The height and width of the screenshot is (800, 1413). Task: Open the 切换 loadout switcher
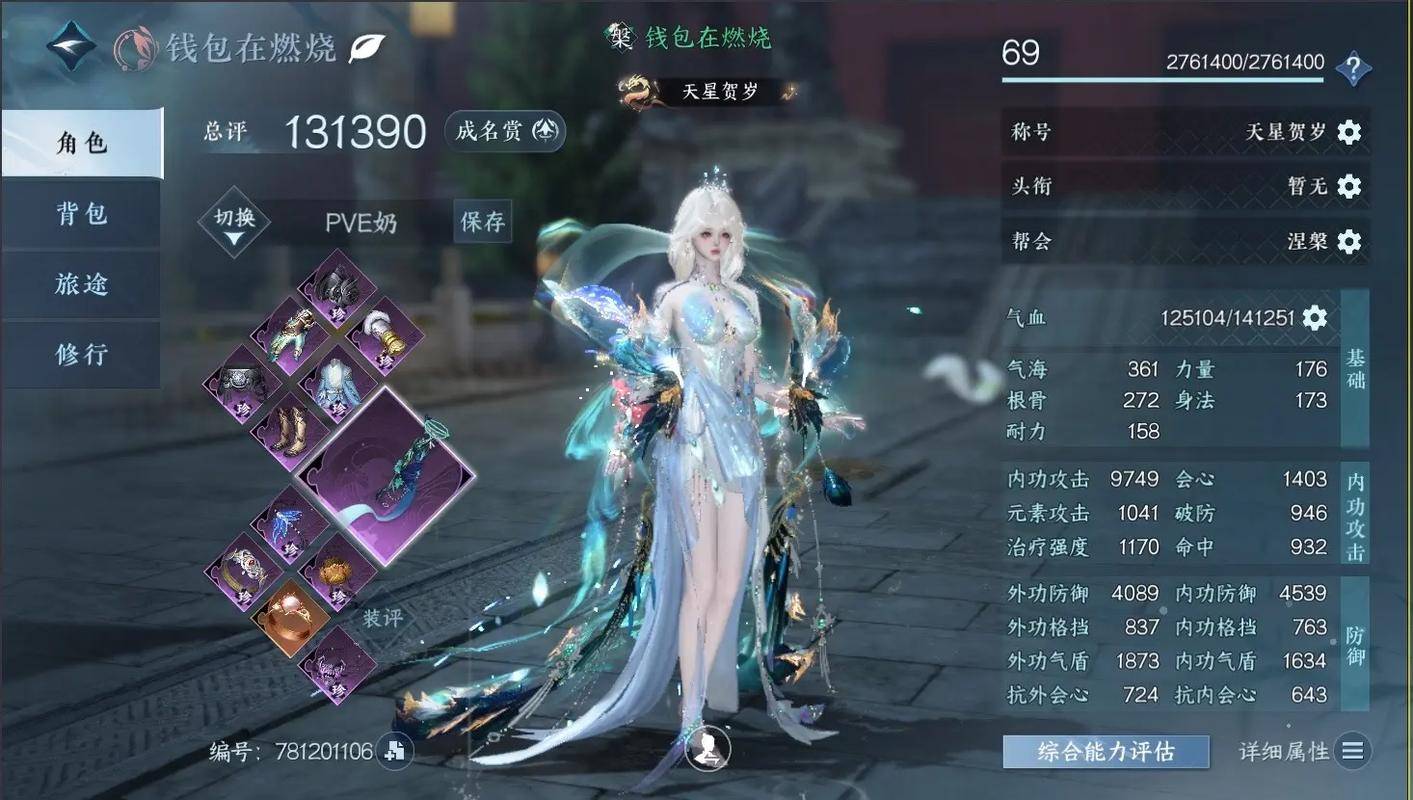click(234, 221)
